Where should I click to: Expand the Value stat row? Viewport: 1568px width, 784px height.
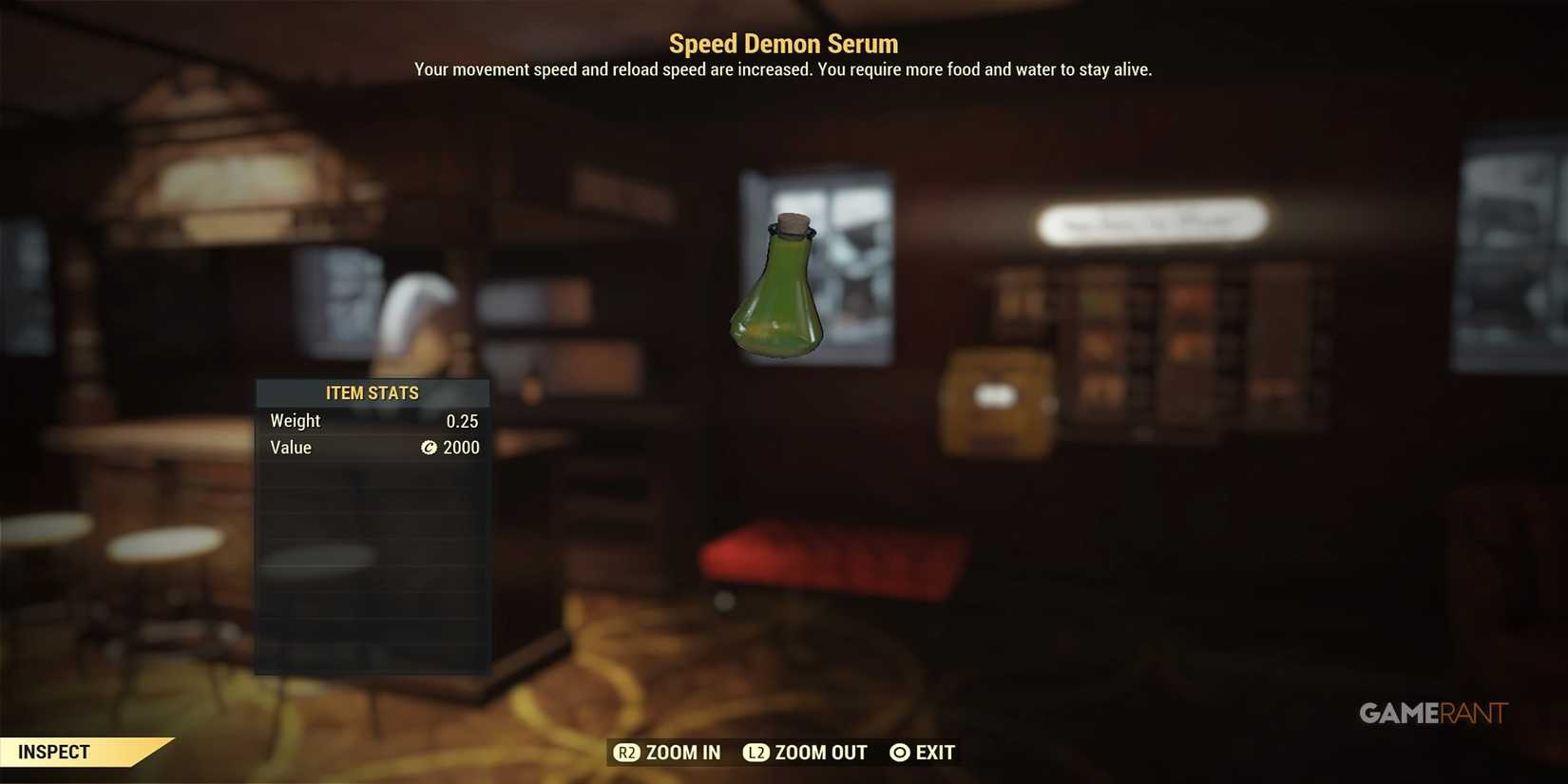(x=373, y=448)
